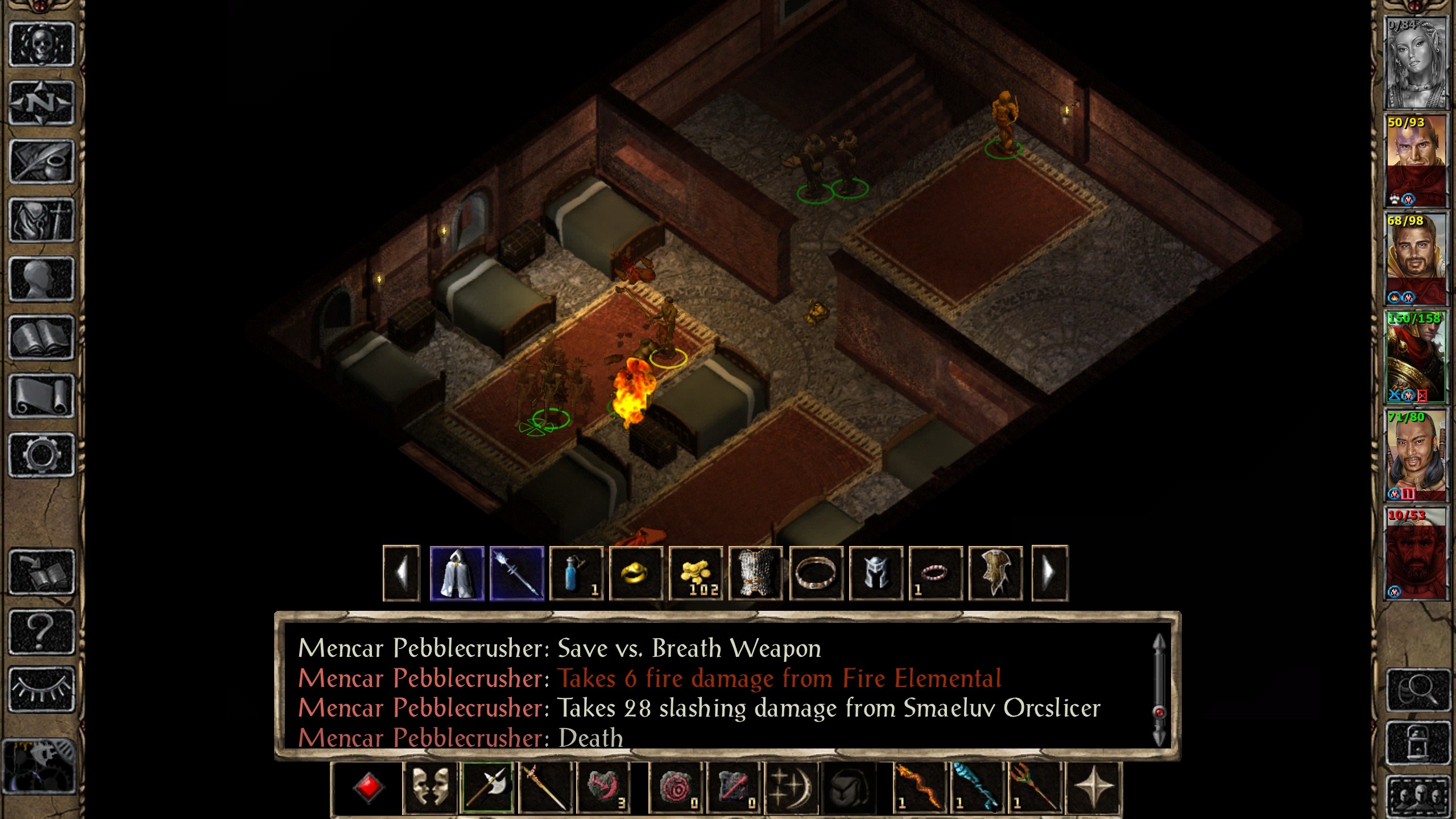
Task: Open the options gear button
Action: 42,455
